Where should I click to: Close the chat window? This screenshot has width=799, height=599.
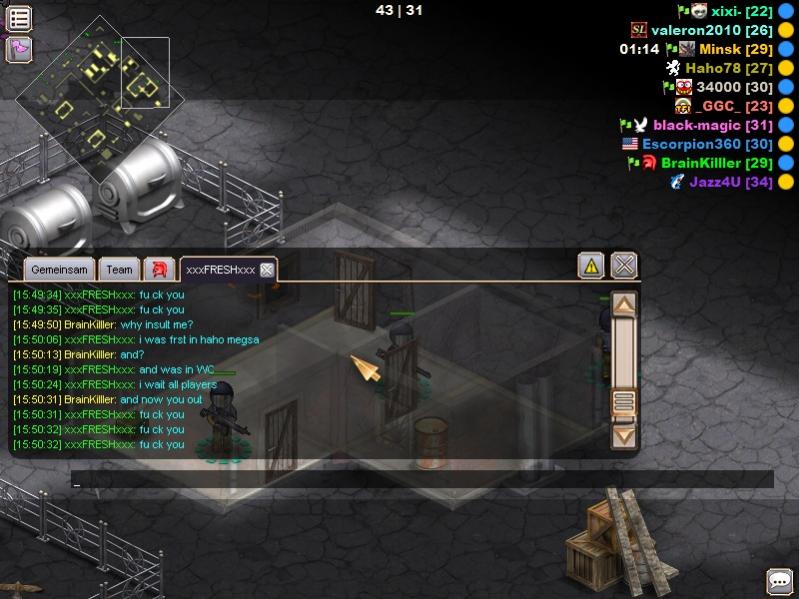624,266
